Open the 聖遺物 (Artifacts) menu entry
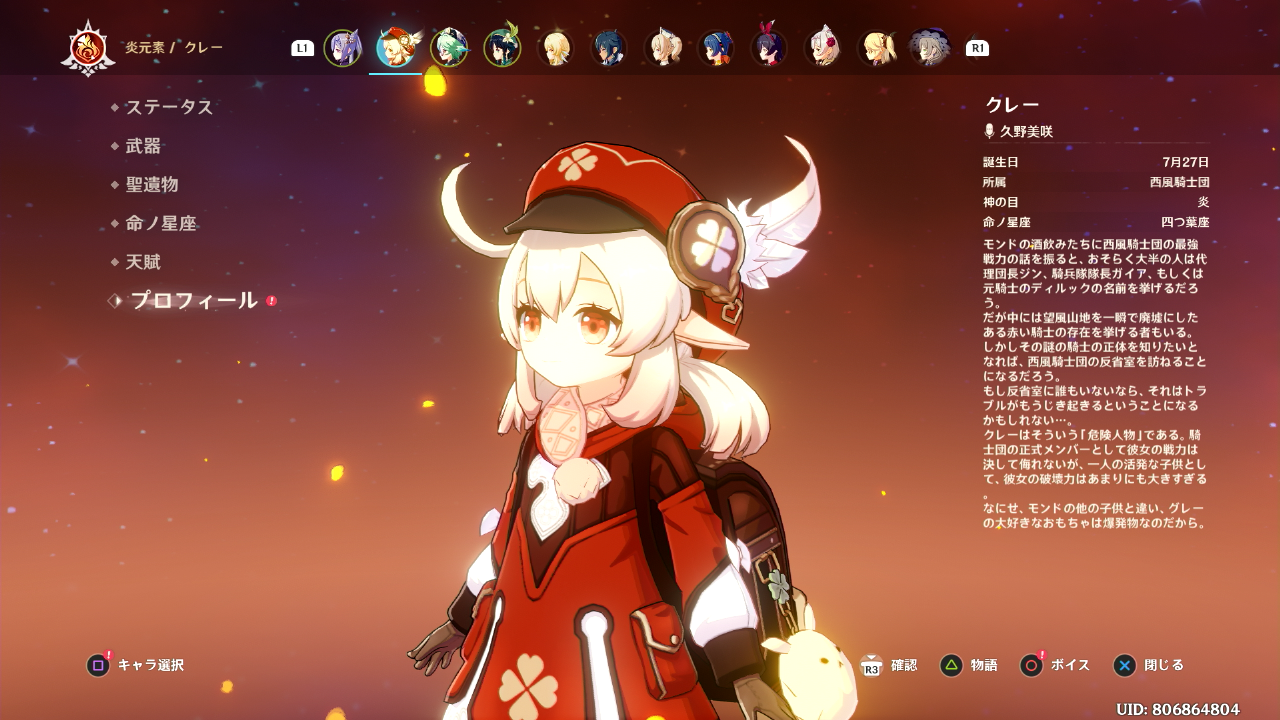The height and width of the screenshot is (720, 1280). tap(152, 185)
